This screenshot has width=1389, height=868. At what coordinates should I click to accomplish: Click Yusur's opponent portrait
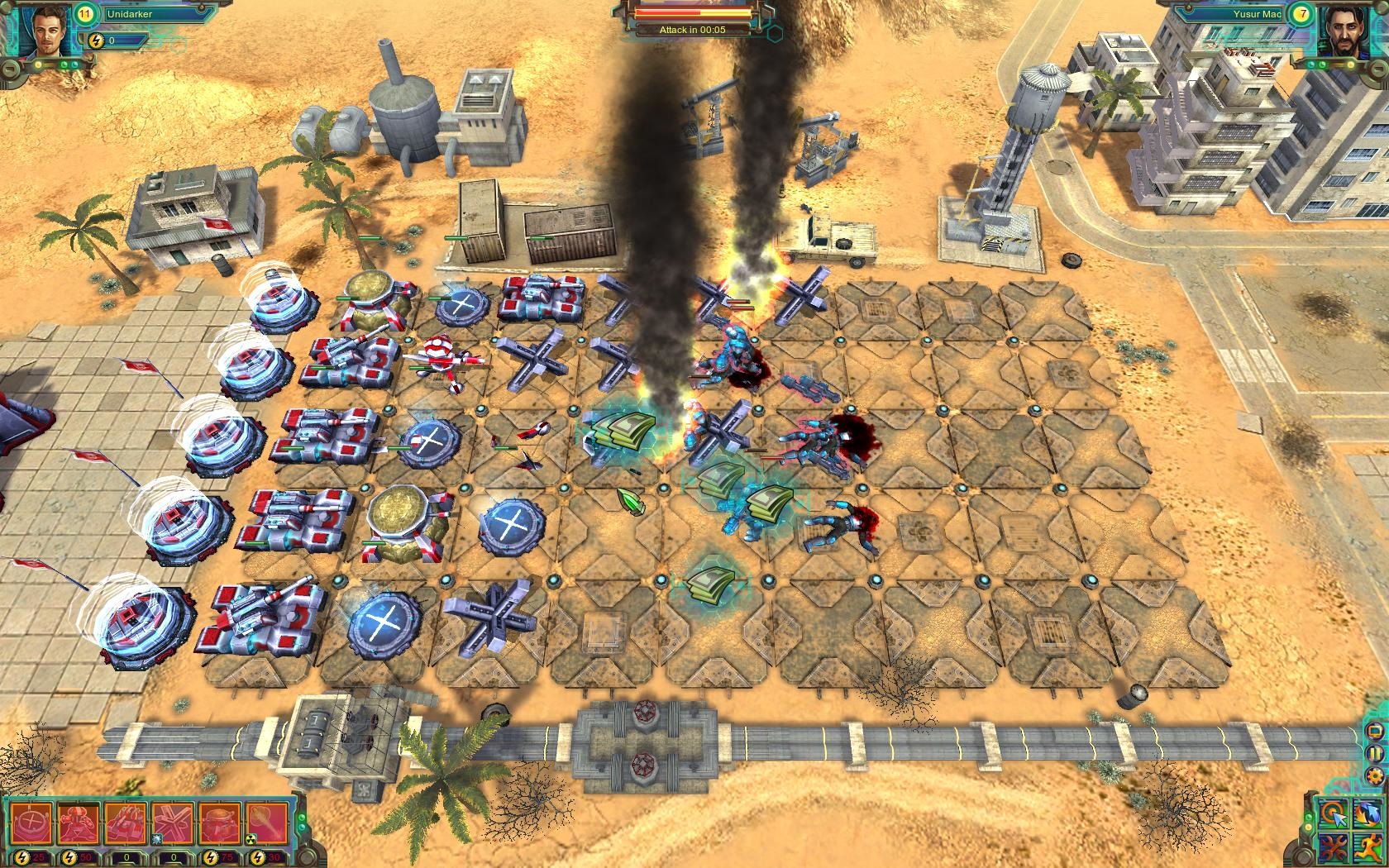pyautogui.click(x=1341, y=33)
